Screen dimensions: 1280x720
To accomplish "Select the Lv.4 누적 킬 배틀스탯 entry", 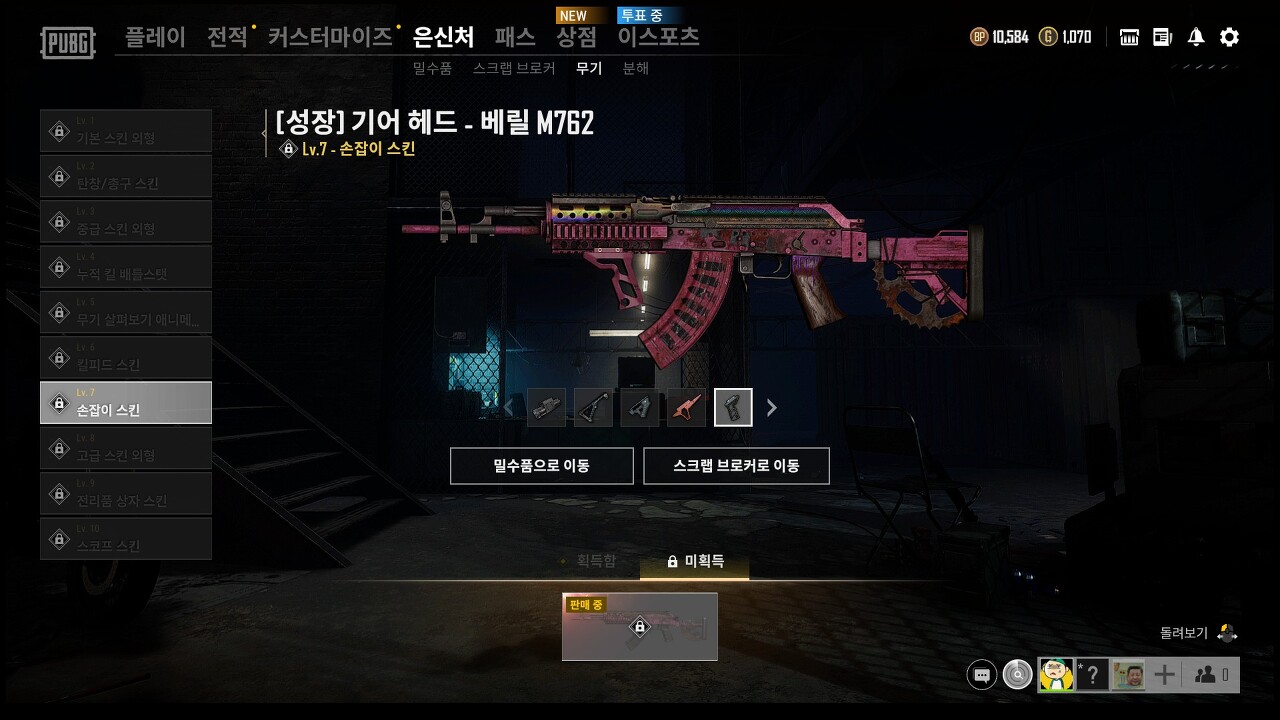I will point(126,266).
